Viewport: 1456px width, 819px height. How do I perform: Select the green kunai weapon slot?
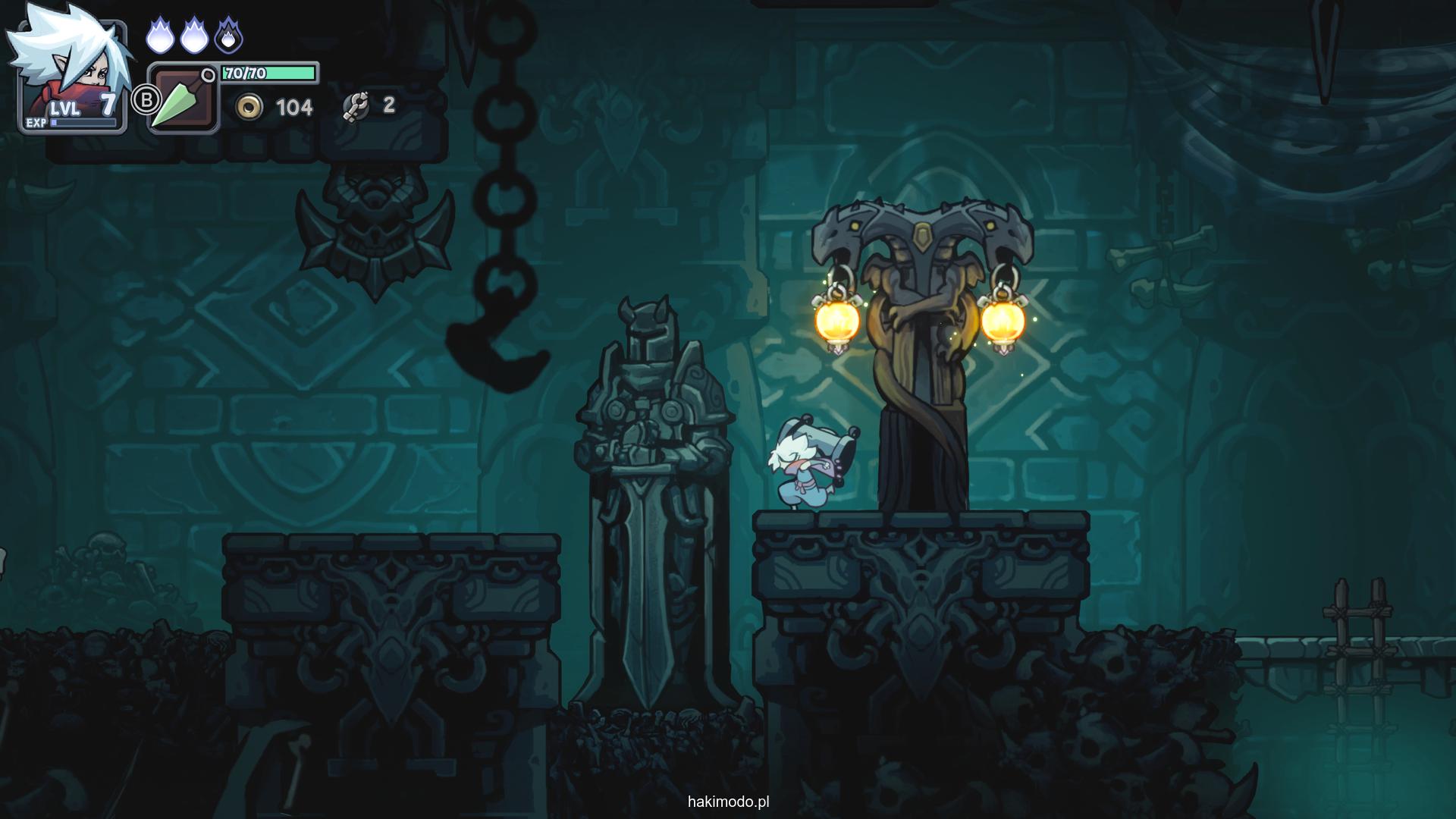pos(183,99)
